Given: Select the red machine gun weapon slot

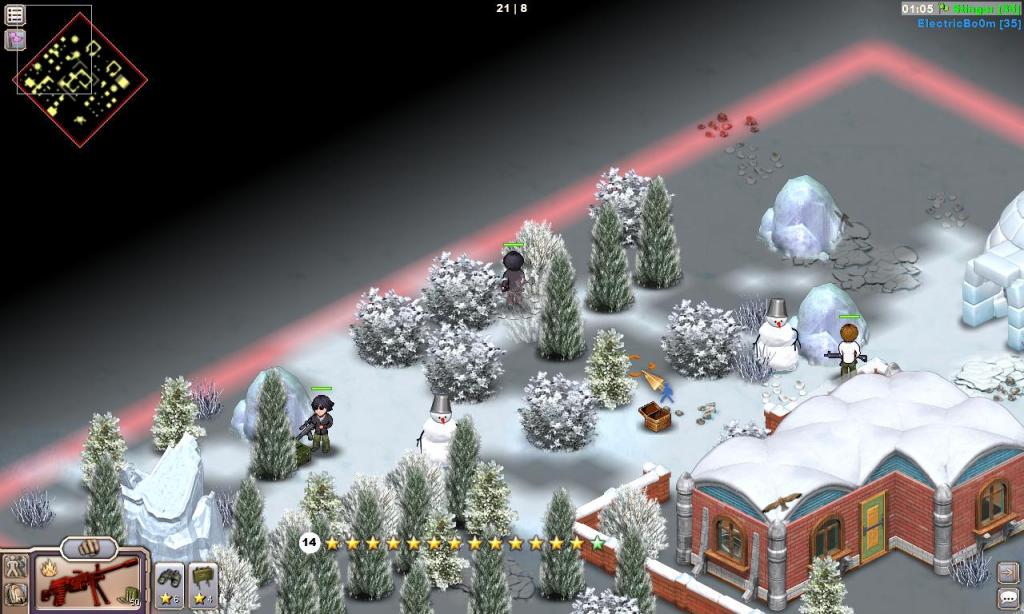Looking at the screenshot, I should click(x=86, y=582).
